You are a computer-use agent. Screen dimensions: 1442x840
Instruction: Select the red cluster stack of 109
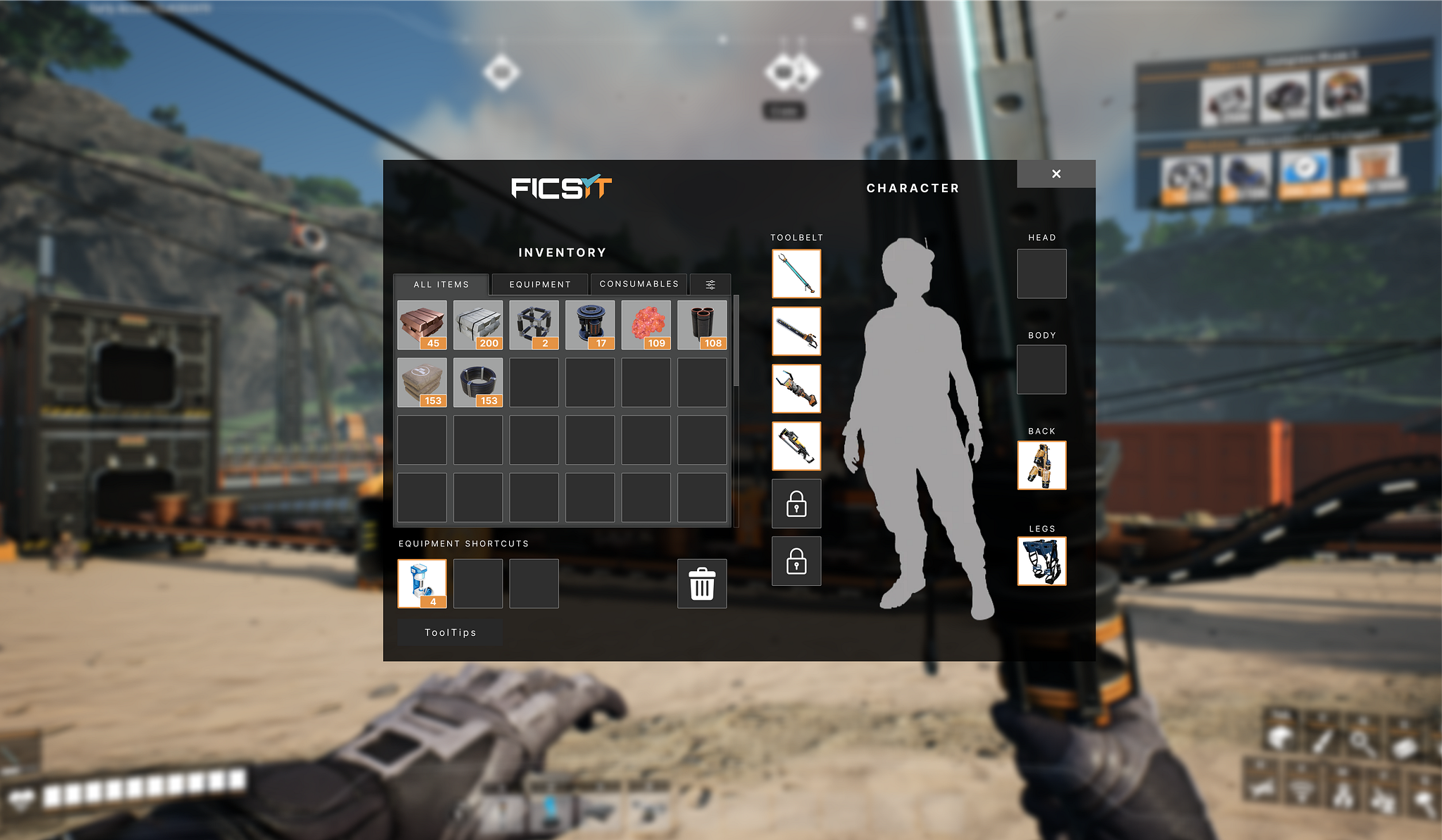click(x=646, y=325)
